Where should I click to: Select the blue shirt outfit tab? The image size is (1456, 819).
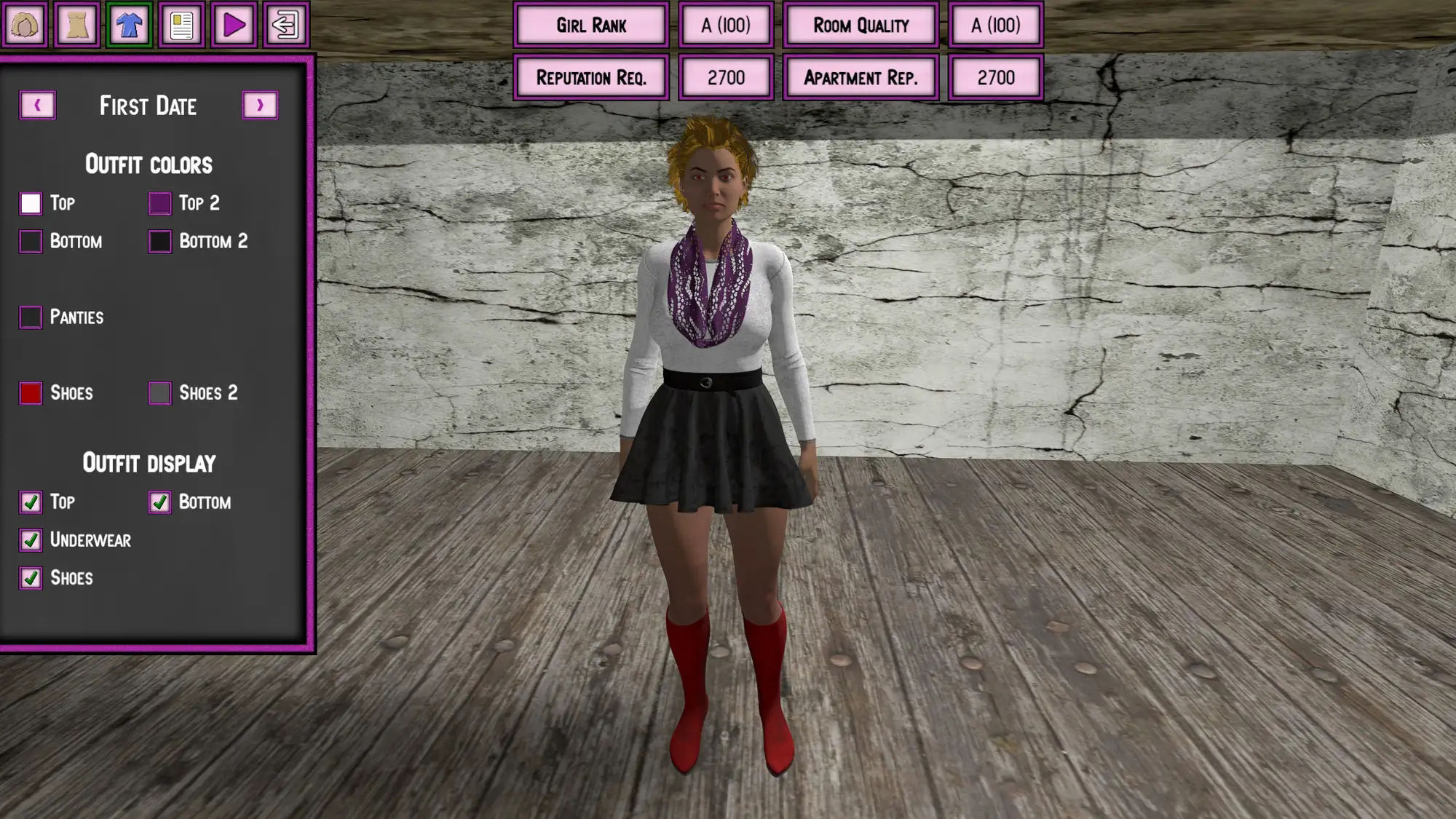pyautogui.click(x=129, y=25)
